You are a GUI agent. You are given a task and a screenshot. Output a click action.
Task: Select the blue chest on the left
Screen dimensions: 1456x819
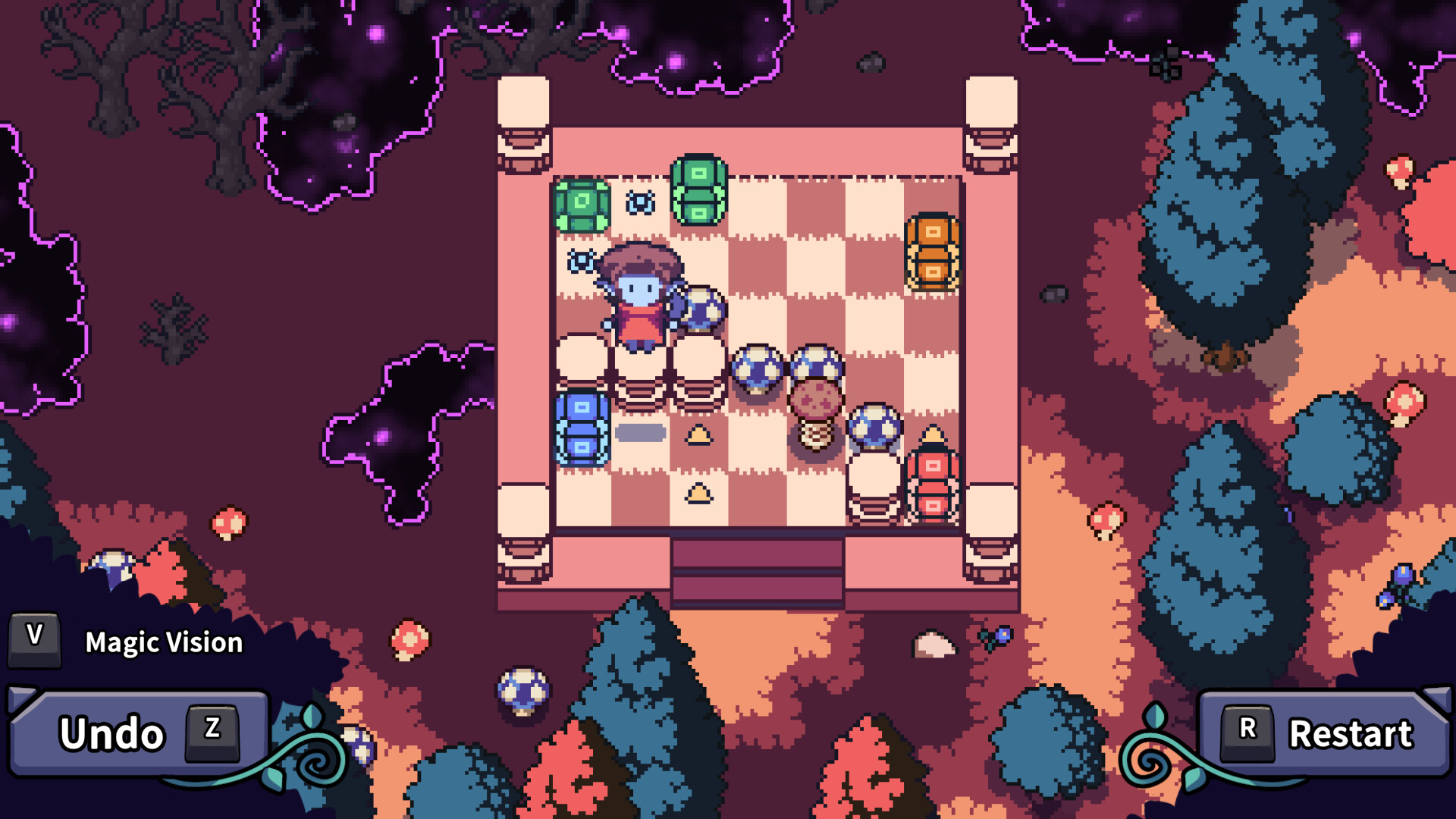580,428
